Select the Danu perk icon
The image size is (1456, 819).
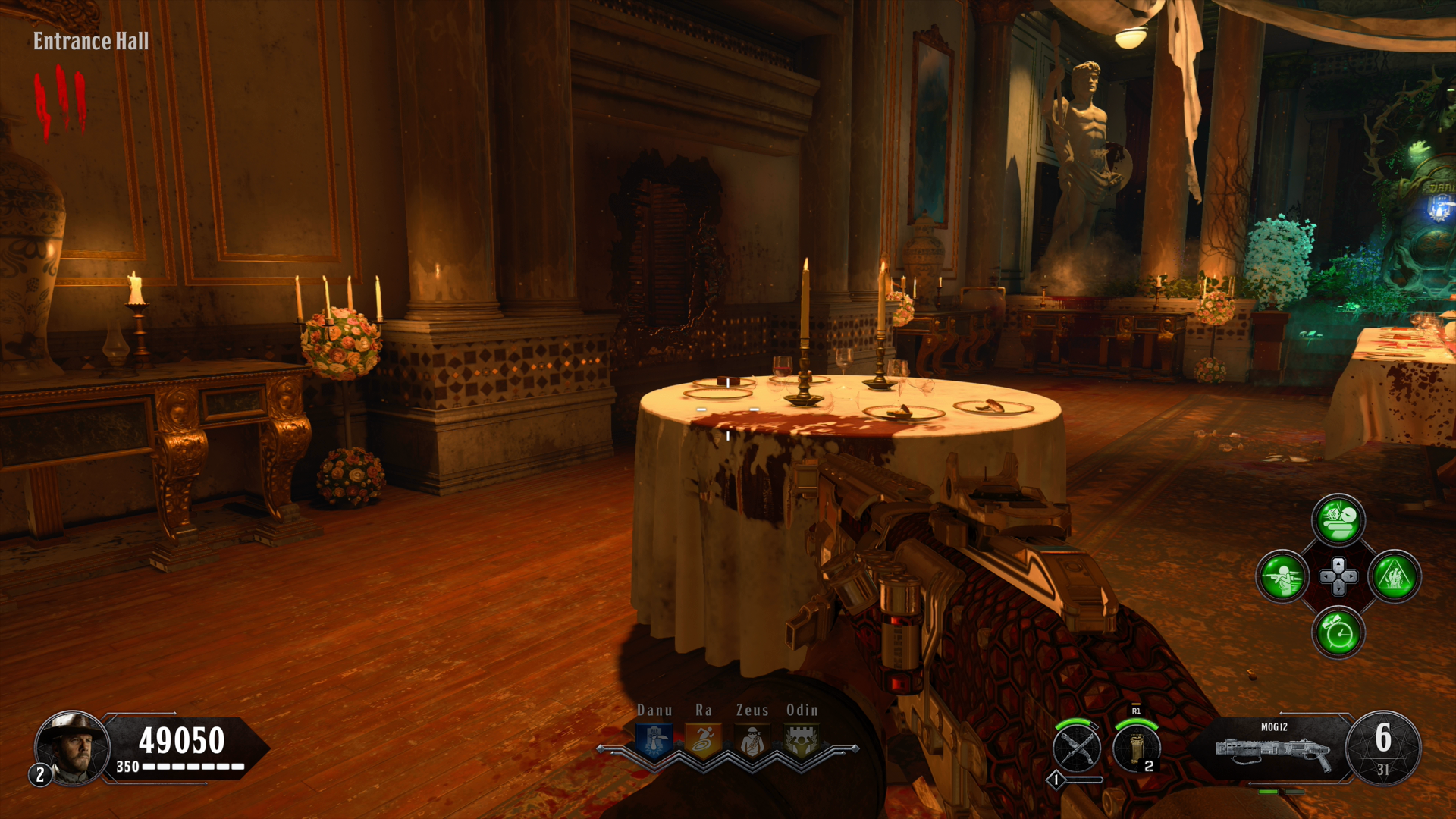(654, 741)
